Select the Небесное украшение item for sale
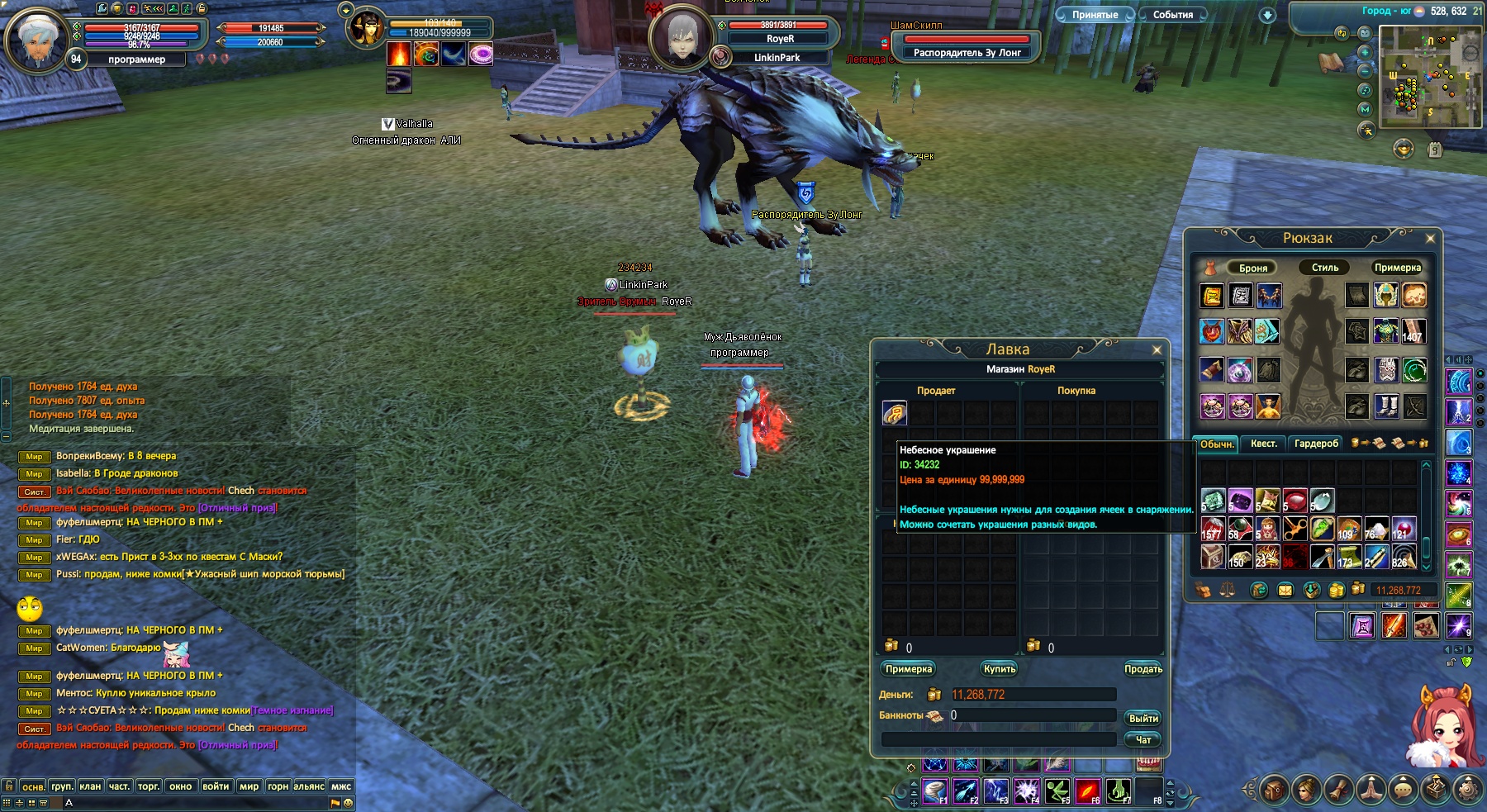 (x=894, y=413)
